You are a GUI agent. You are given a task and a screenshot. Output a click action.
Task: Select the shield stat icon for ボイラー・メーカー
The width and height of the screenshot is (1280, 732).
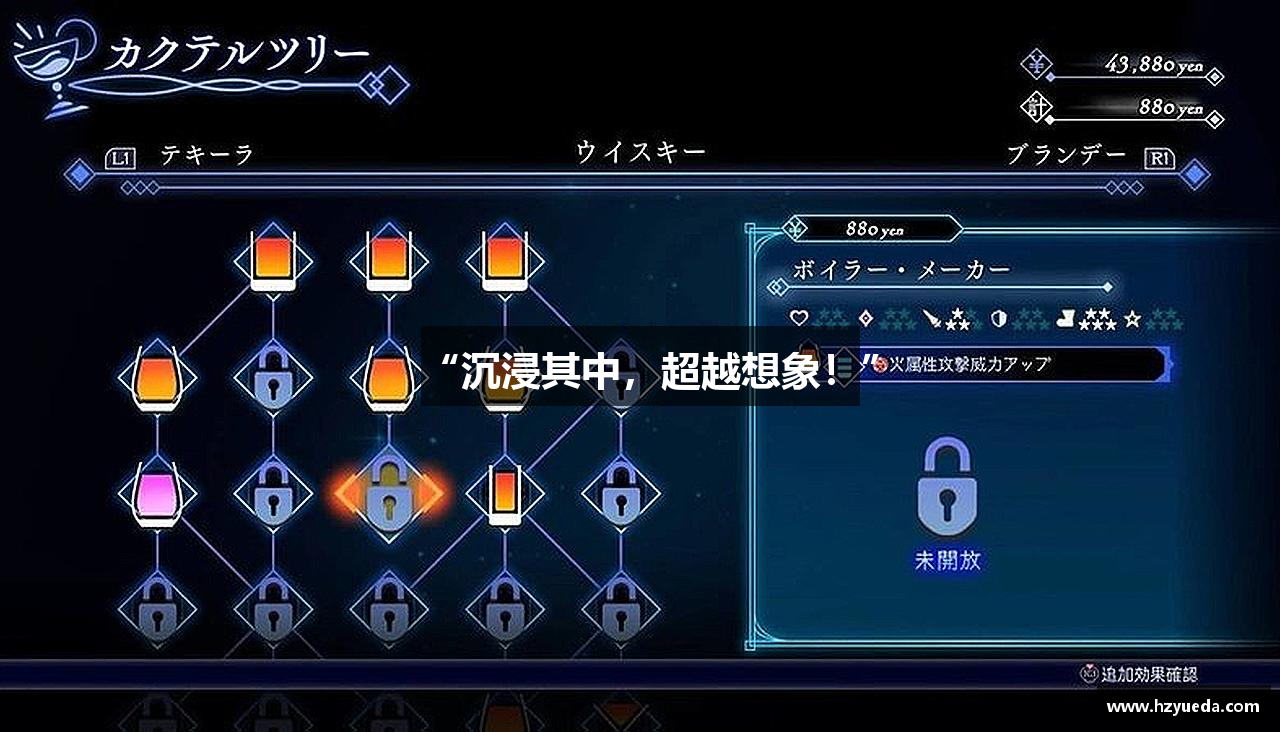[x=999, y=318]
